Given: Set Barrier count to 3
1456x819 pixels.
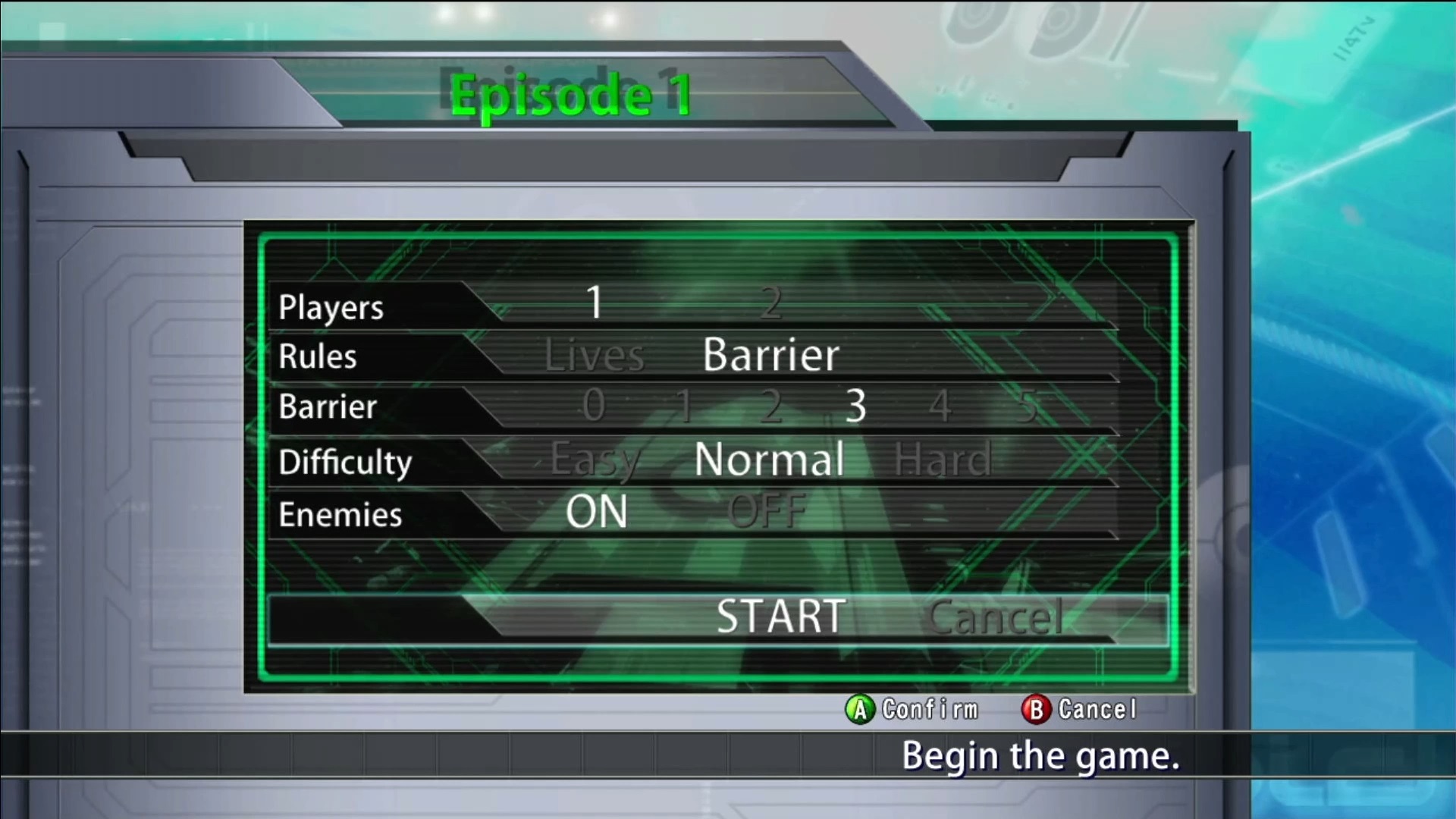Looking at the screenshot, I should 856,406.
